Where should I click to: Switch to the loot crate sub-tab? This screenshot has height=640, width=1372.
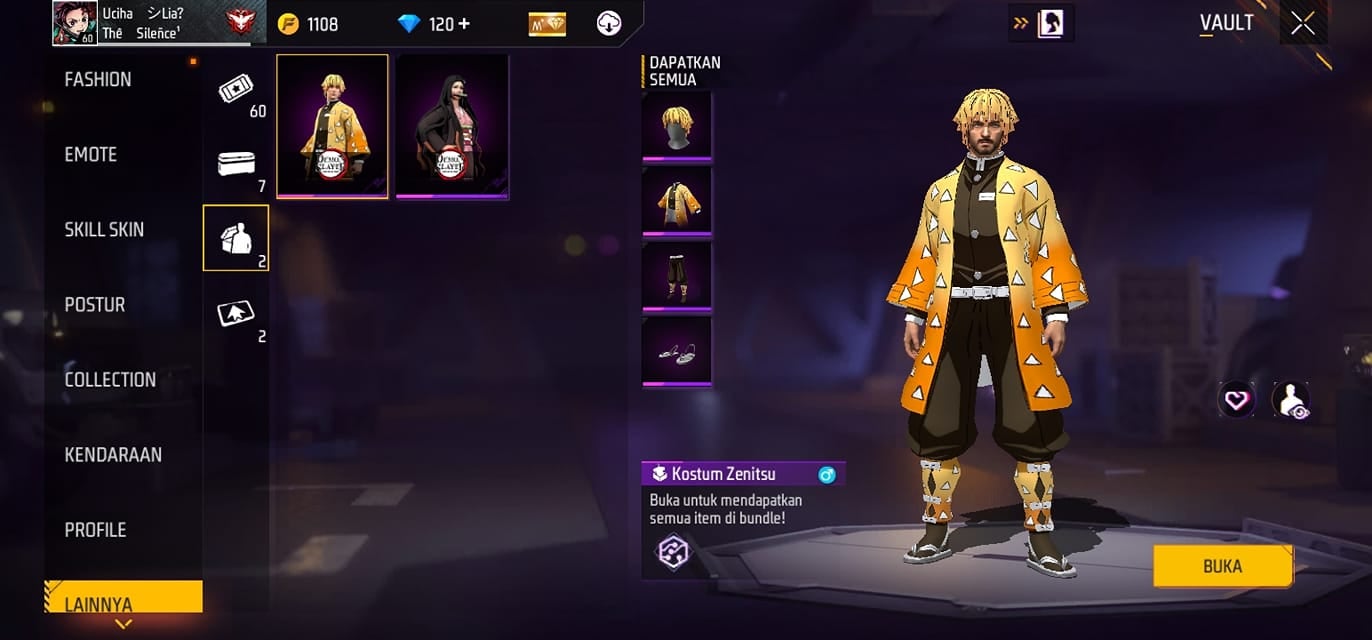click(x=237, y=164)
